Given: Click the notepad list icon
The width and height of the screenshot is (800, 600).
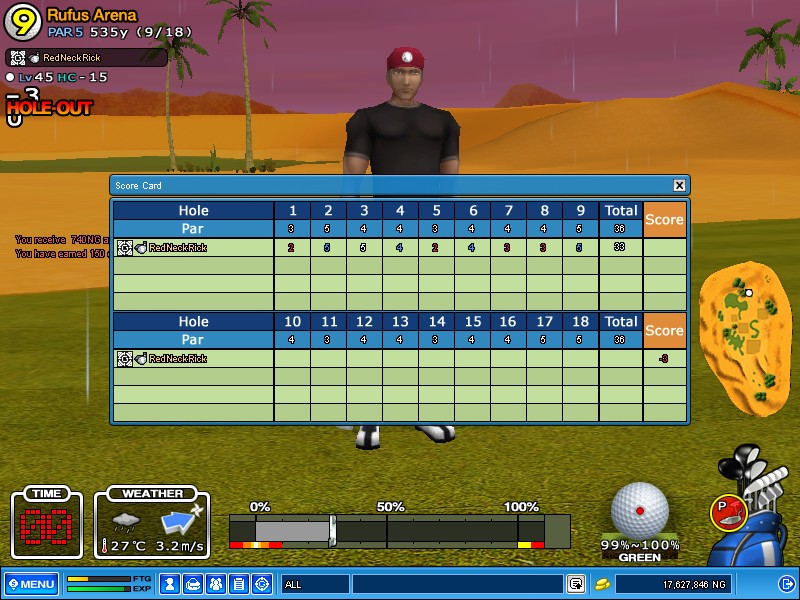Looking at the screenshot, I should click(239, 583).
